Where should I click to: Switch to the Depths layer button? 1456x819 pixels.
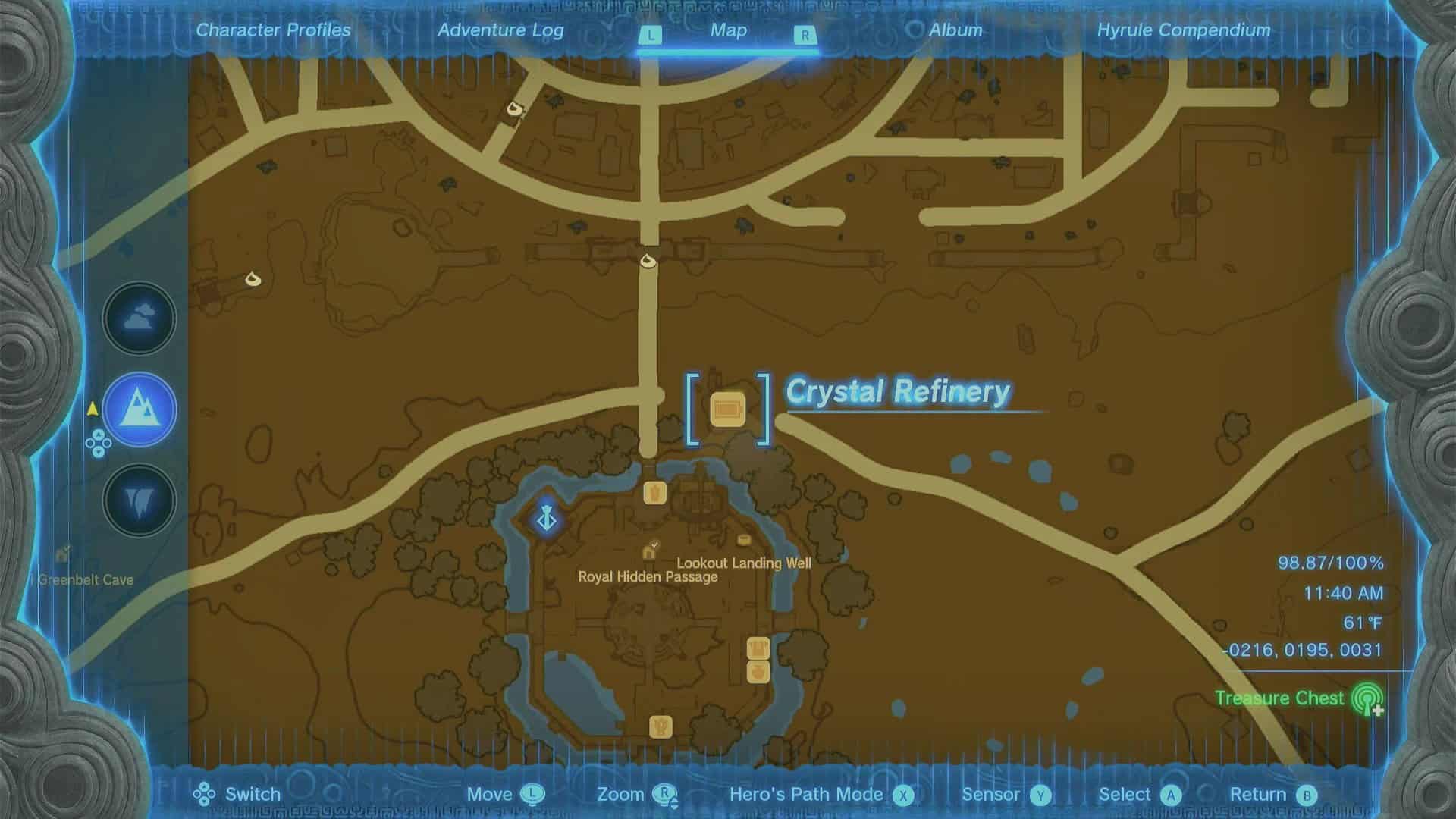pos(140,500)
